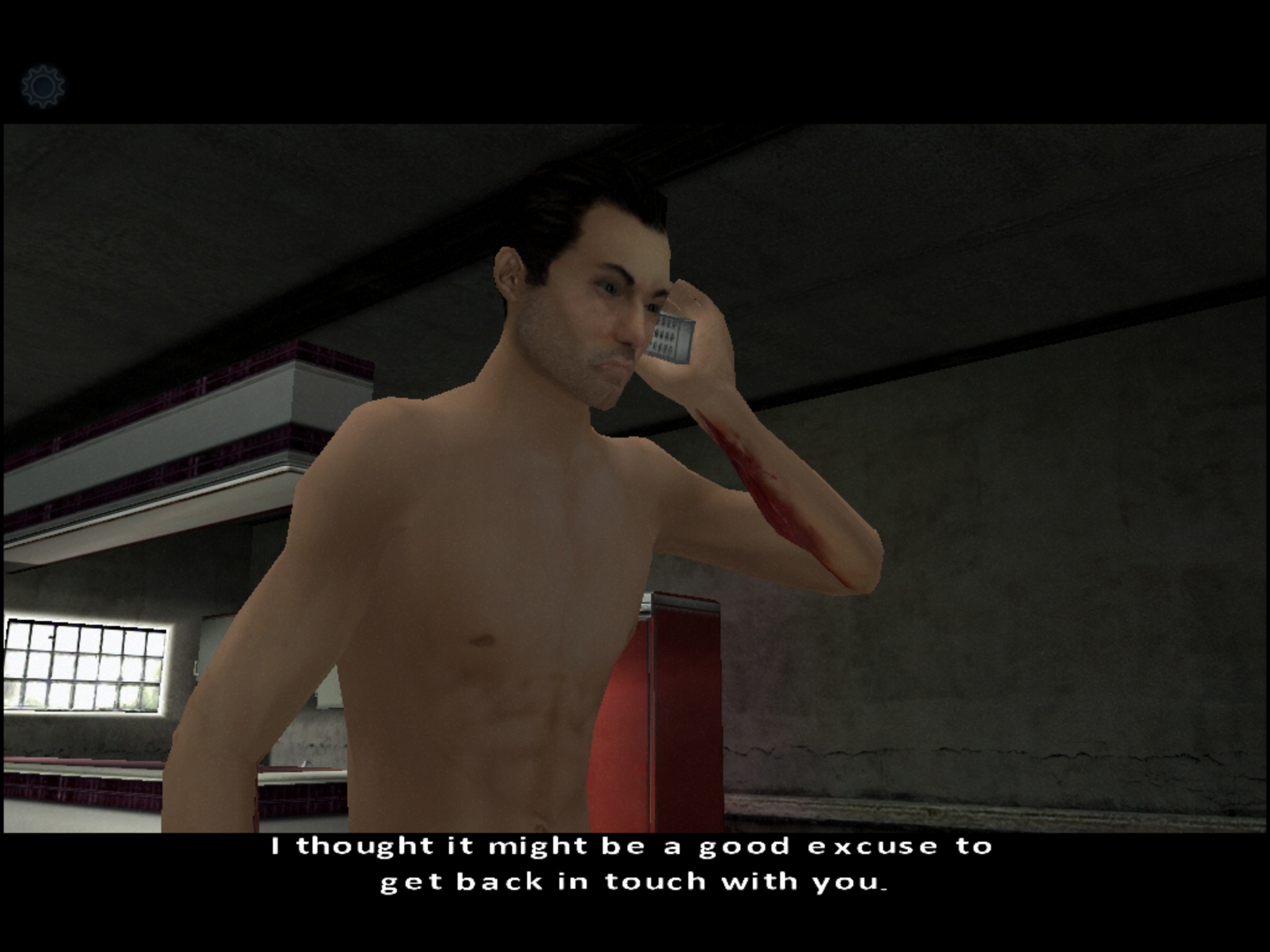This screenshot has width=1270, height=952.
Task: Open the gear settings icon
Action: coord(43,86)
